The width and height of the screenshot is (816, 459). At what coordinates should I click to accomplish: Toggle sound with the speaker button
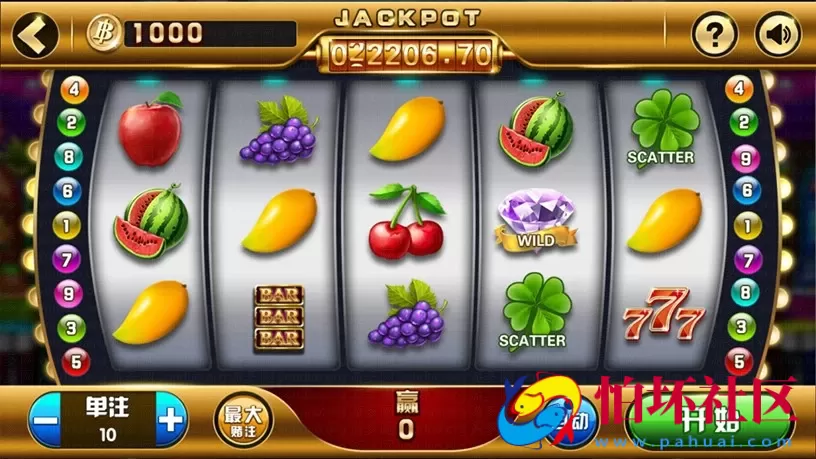coord(777,36)
